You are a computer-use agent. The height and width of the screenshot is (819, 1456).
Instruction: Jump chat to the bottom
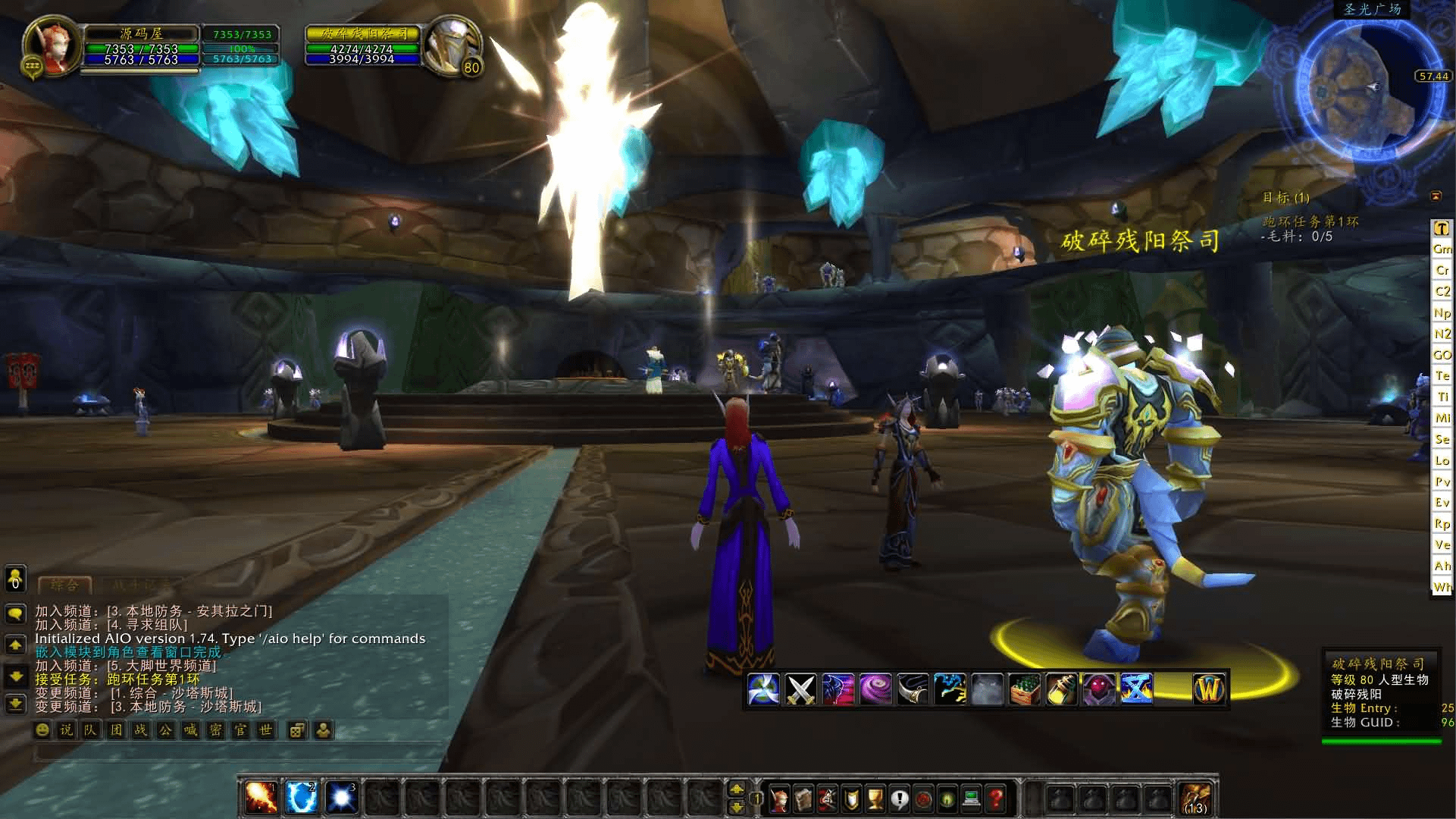tap(15, 705)
